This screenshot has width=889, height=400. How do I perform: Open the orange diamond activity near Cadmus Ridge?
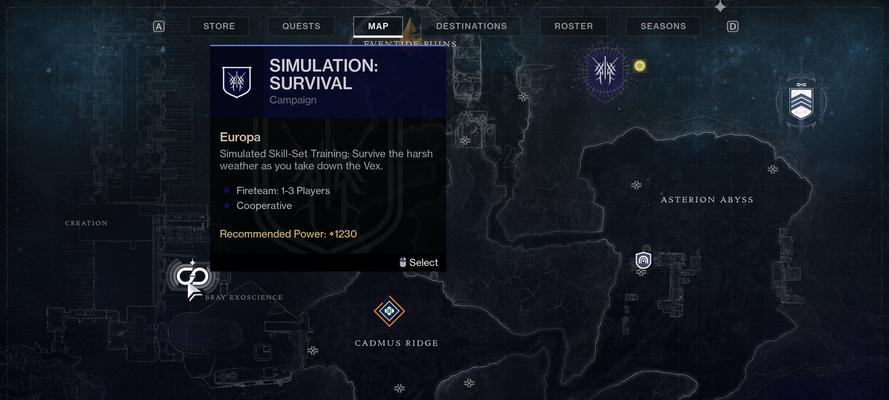(389, 311)
